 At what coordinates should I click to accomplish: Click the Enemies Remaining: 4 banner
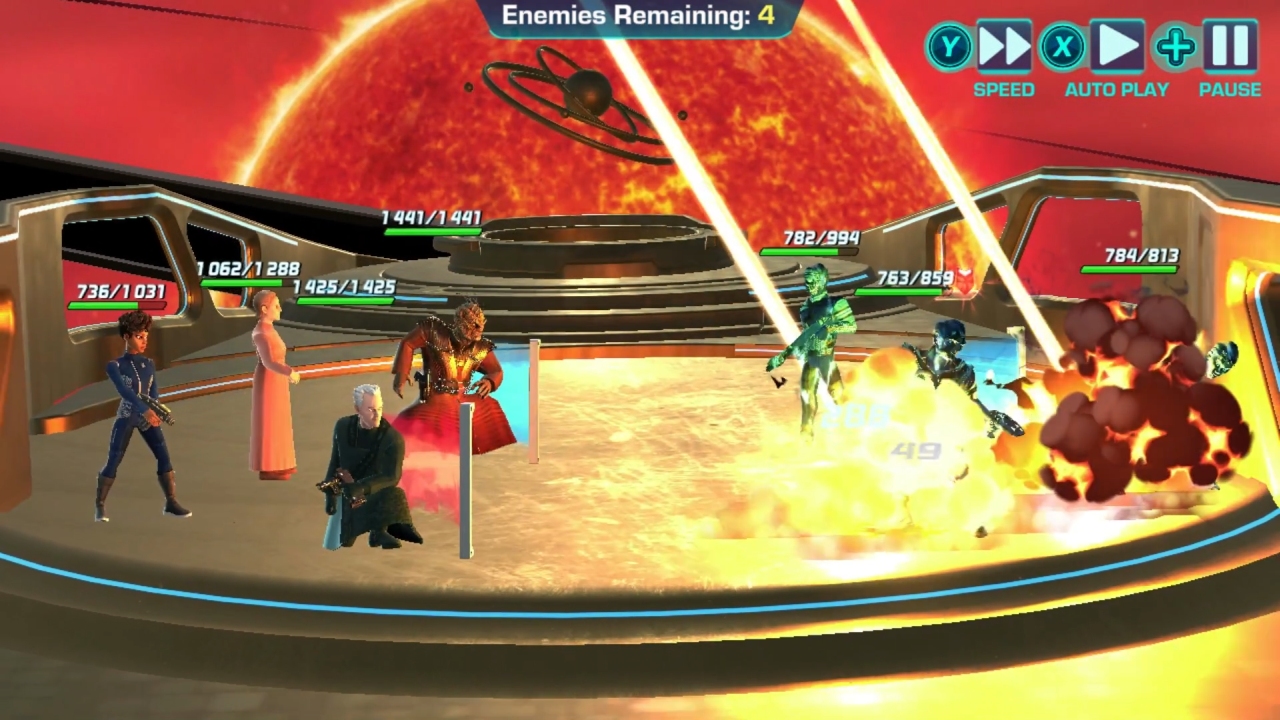point(640,16)
